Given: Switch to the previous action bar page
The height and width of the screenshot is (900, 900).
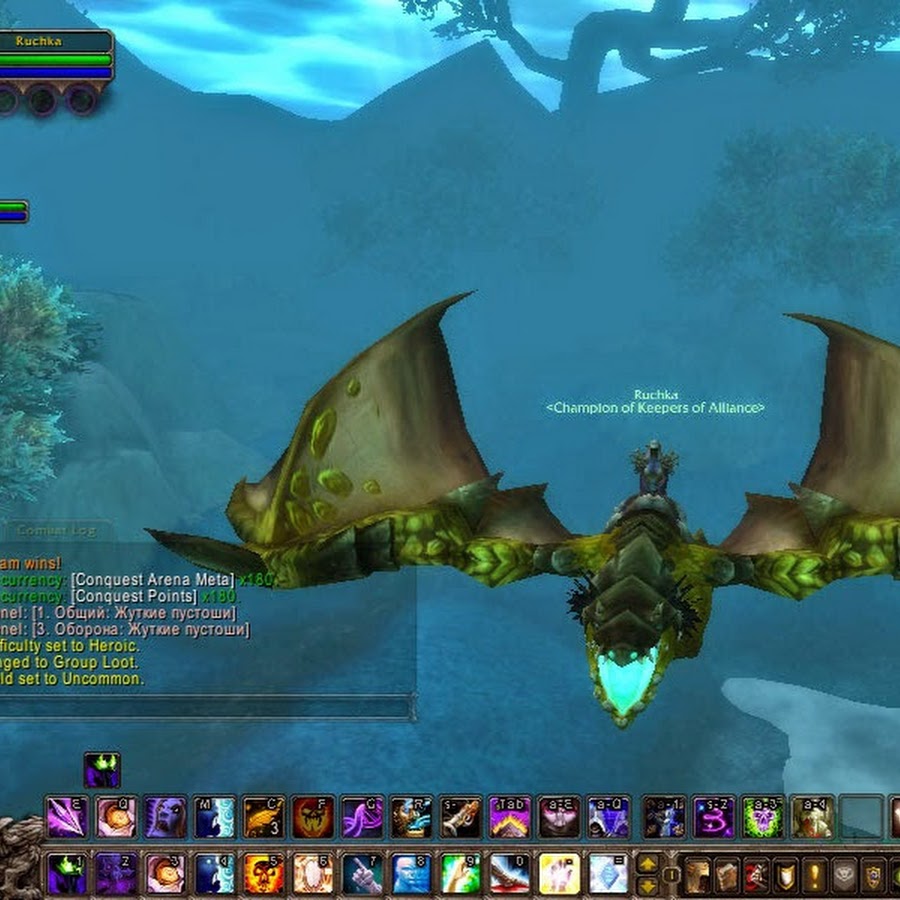Looking at the screenshot, I should pyautogui.click(x=648, y=885).
